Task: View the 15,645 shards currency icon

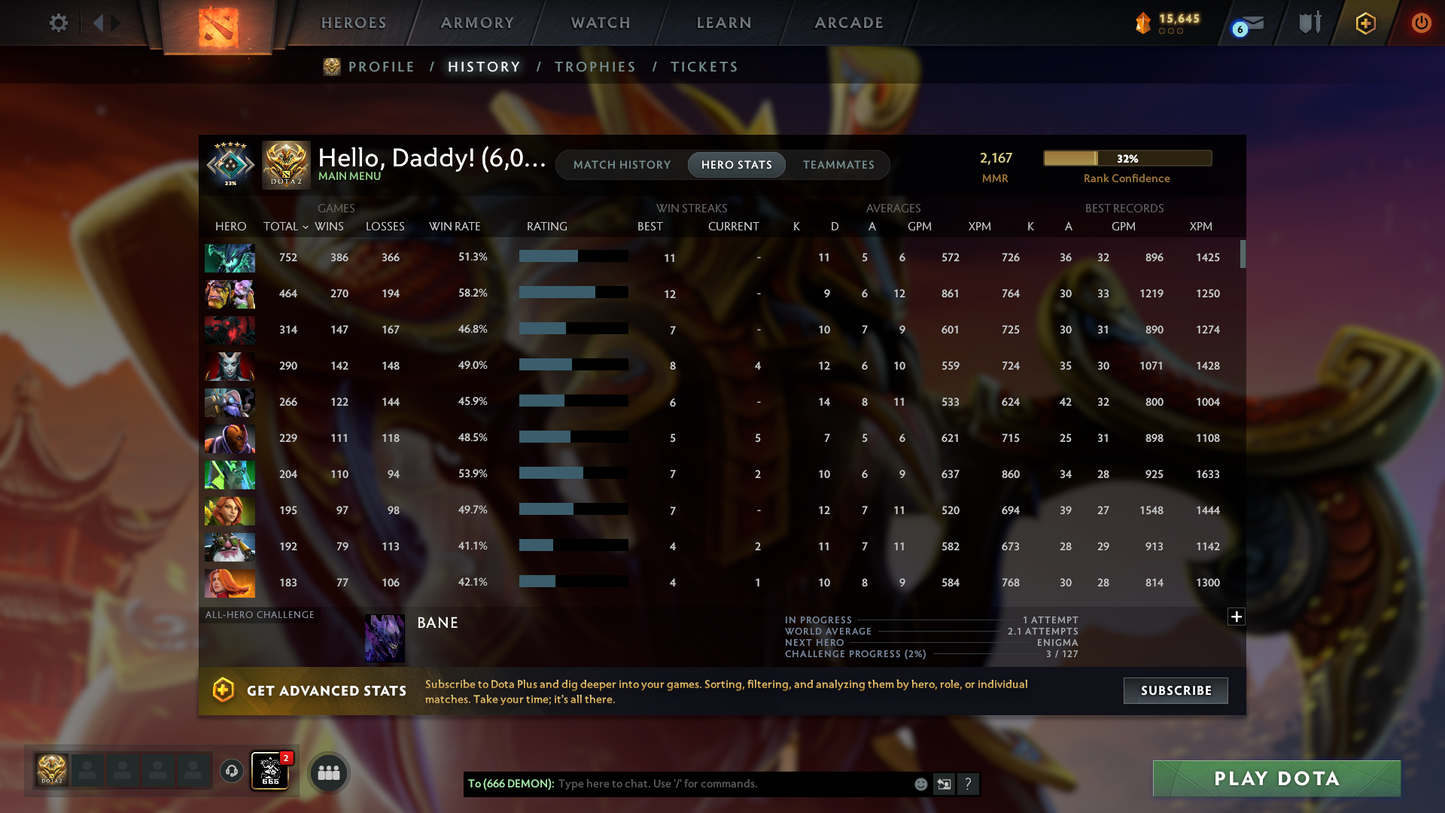Action: tap(1144, 20)
